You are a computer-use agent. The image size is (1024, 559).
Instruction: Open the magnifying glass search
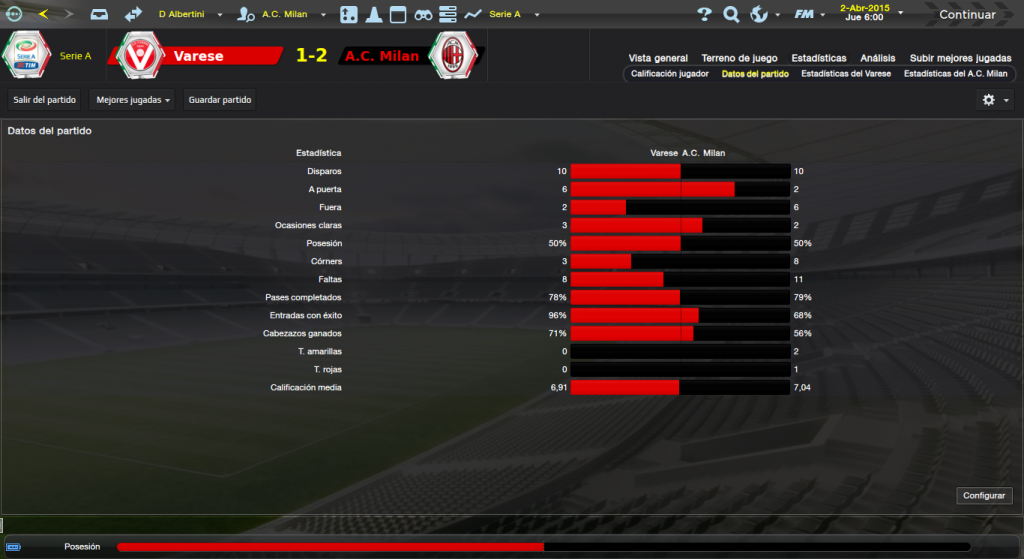pyautogui.click(x=731, y=15)
